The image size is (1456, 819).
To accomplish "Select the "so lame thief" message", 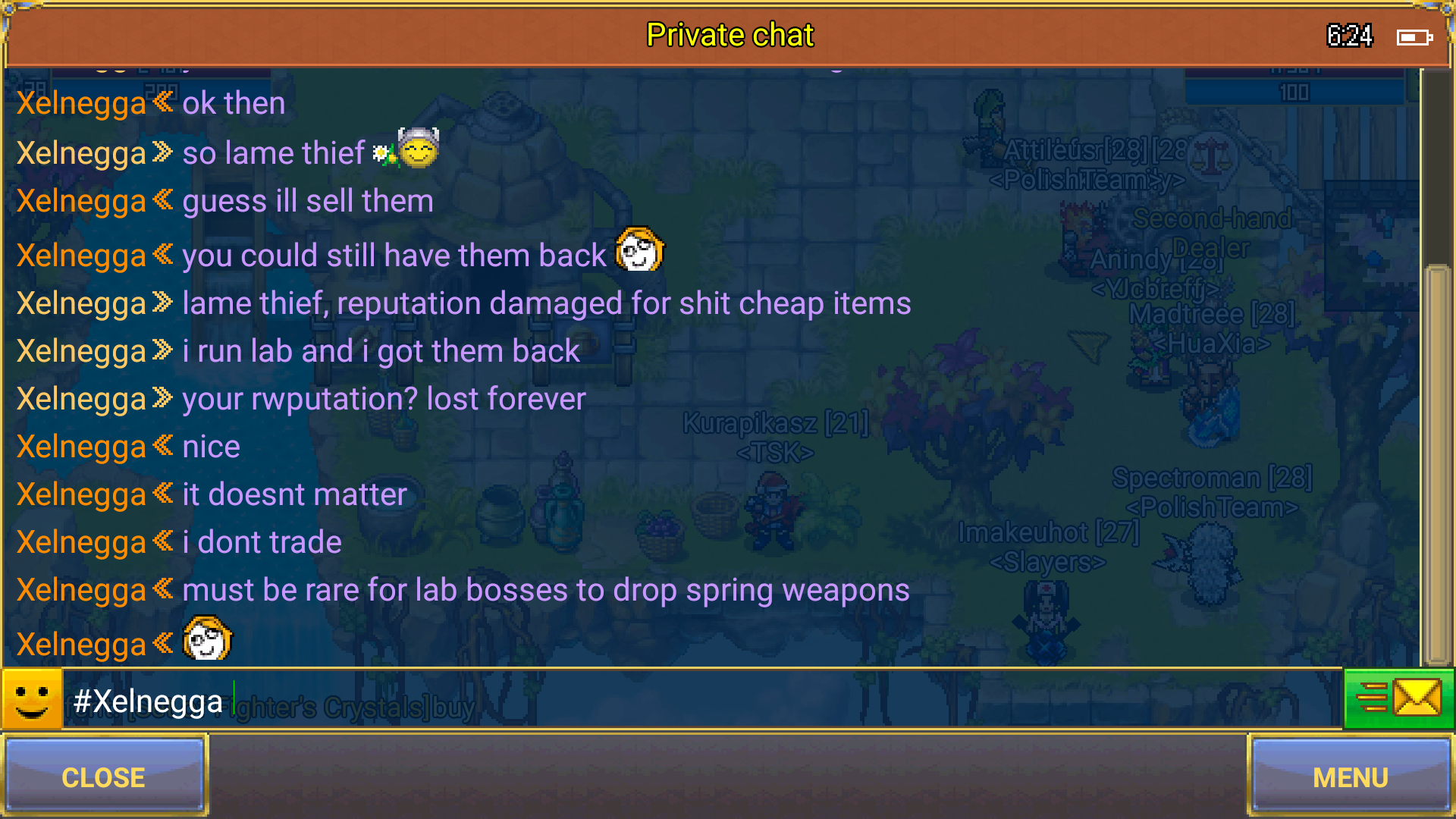I will (x=273, y=153).
